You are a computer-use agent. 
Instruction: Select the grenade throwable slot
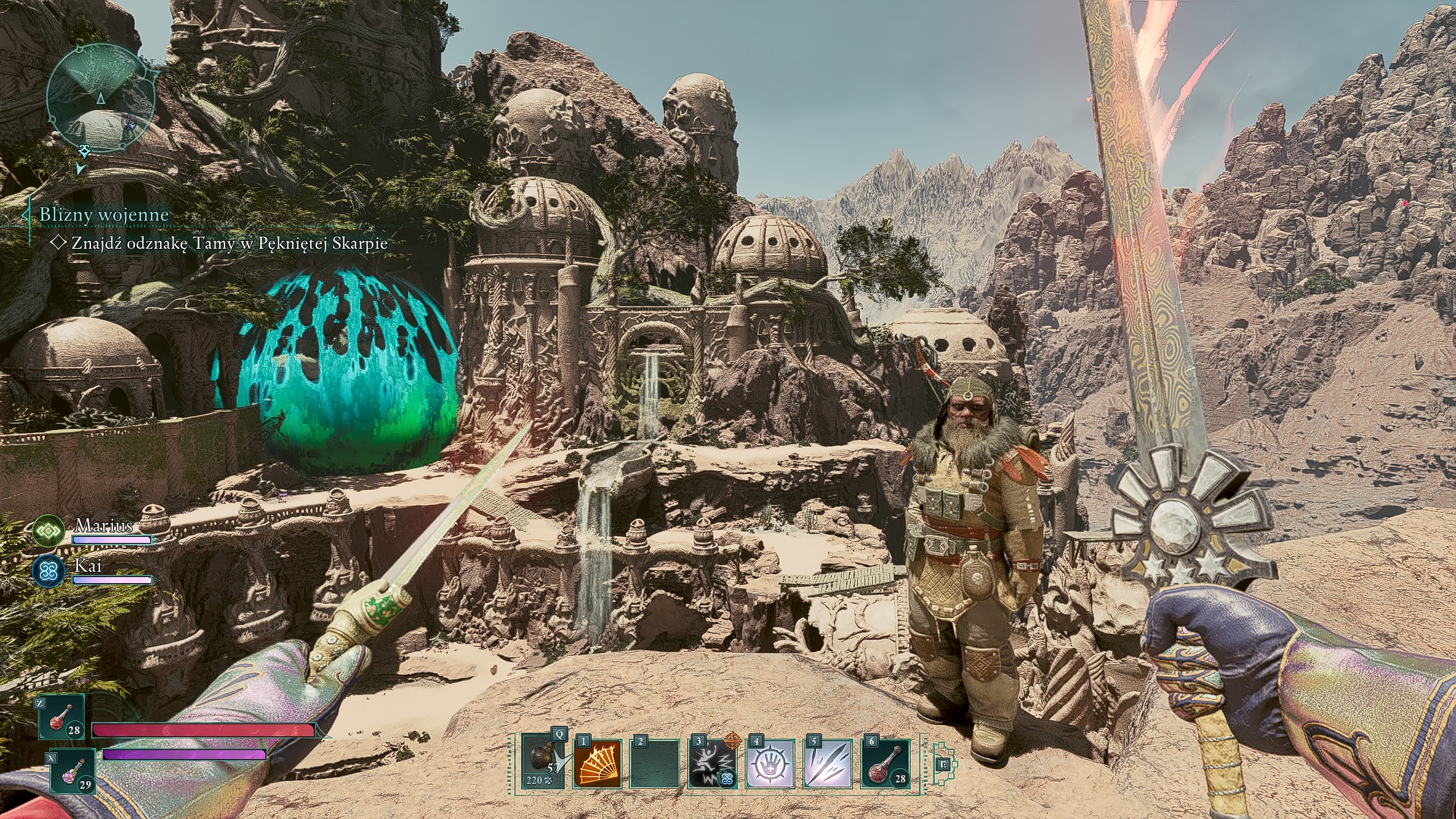click(x=541, y=762)
